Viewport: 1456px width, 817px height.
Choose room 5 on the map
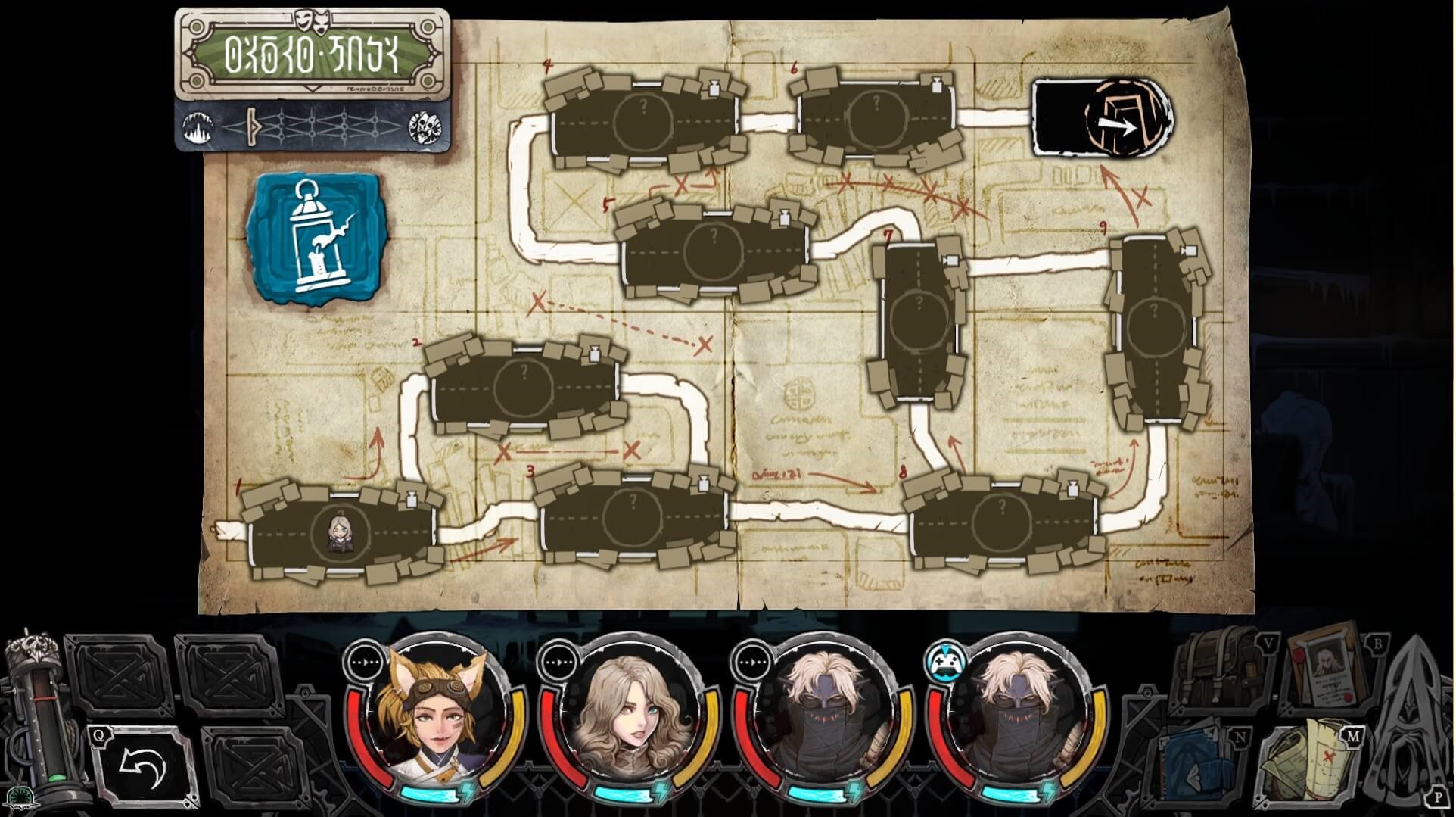pyautogui.click(x=714, y=251)
